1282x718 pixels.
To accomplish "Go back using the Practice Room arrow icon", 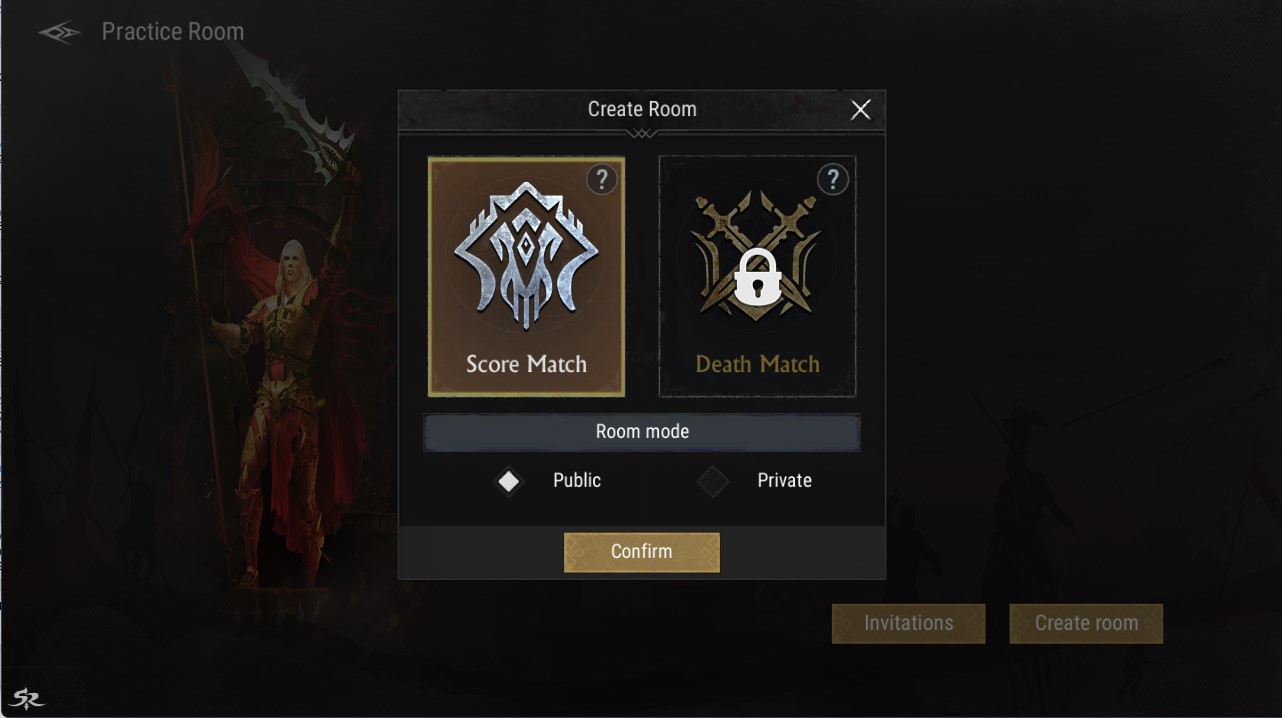I will (59, 33).
